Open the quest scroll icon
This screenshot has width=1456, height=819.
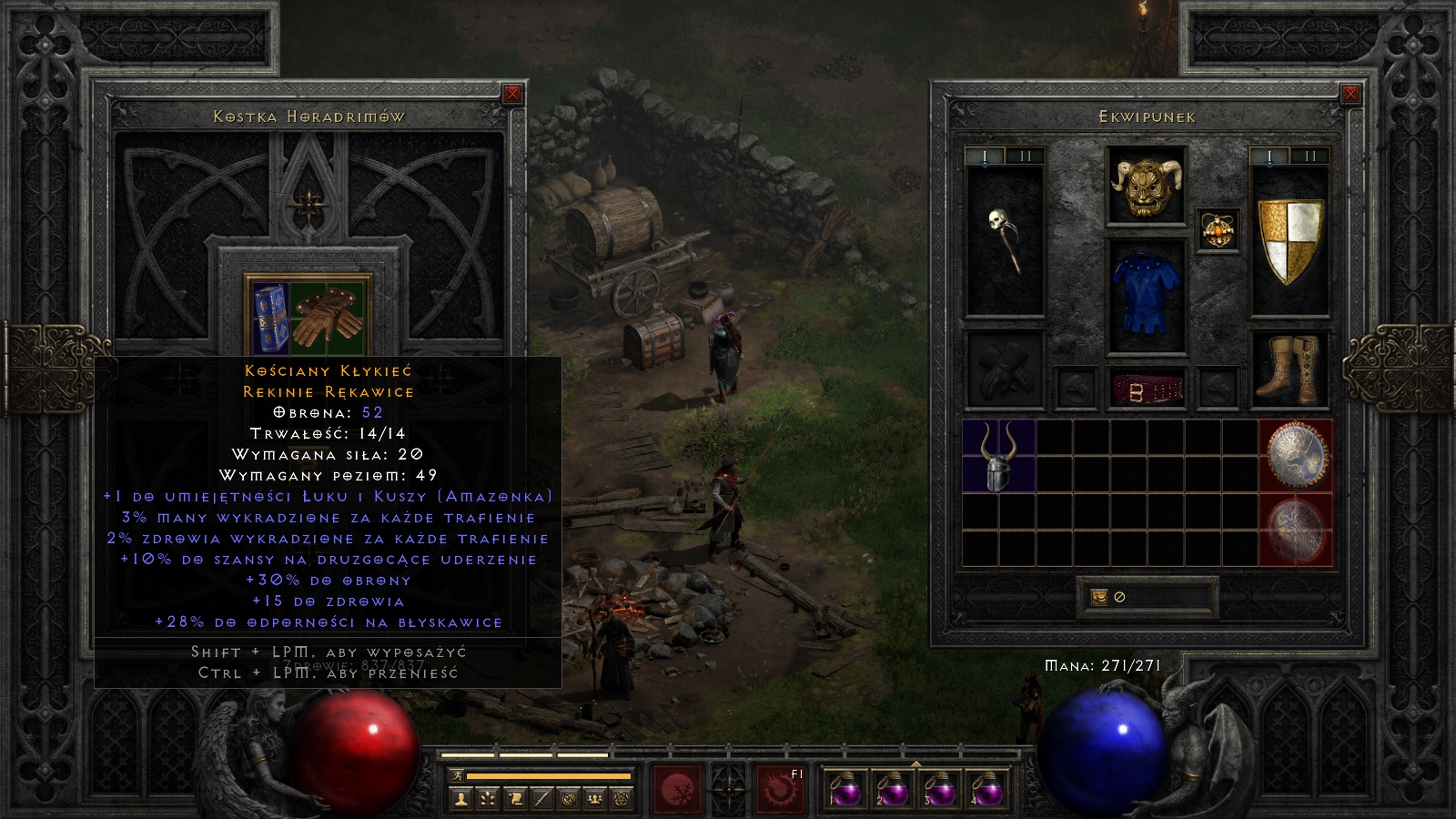(x=515, y=799)
